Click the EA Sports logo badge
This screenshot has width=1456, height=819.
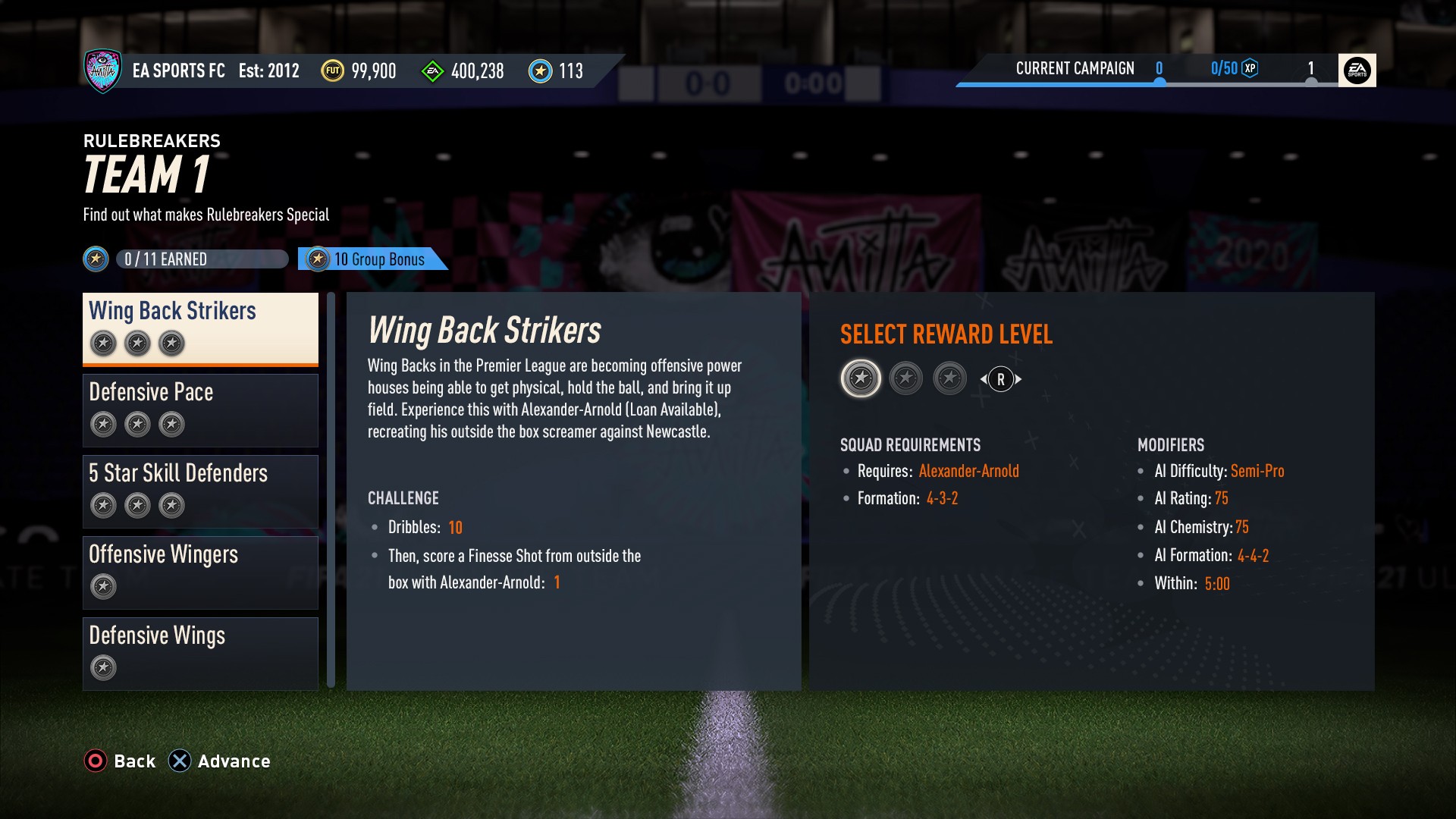coord(1357,71)
